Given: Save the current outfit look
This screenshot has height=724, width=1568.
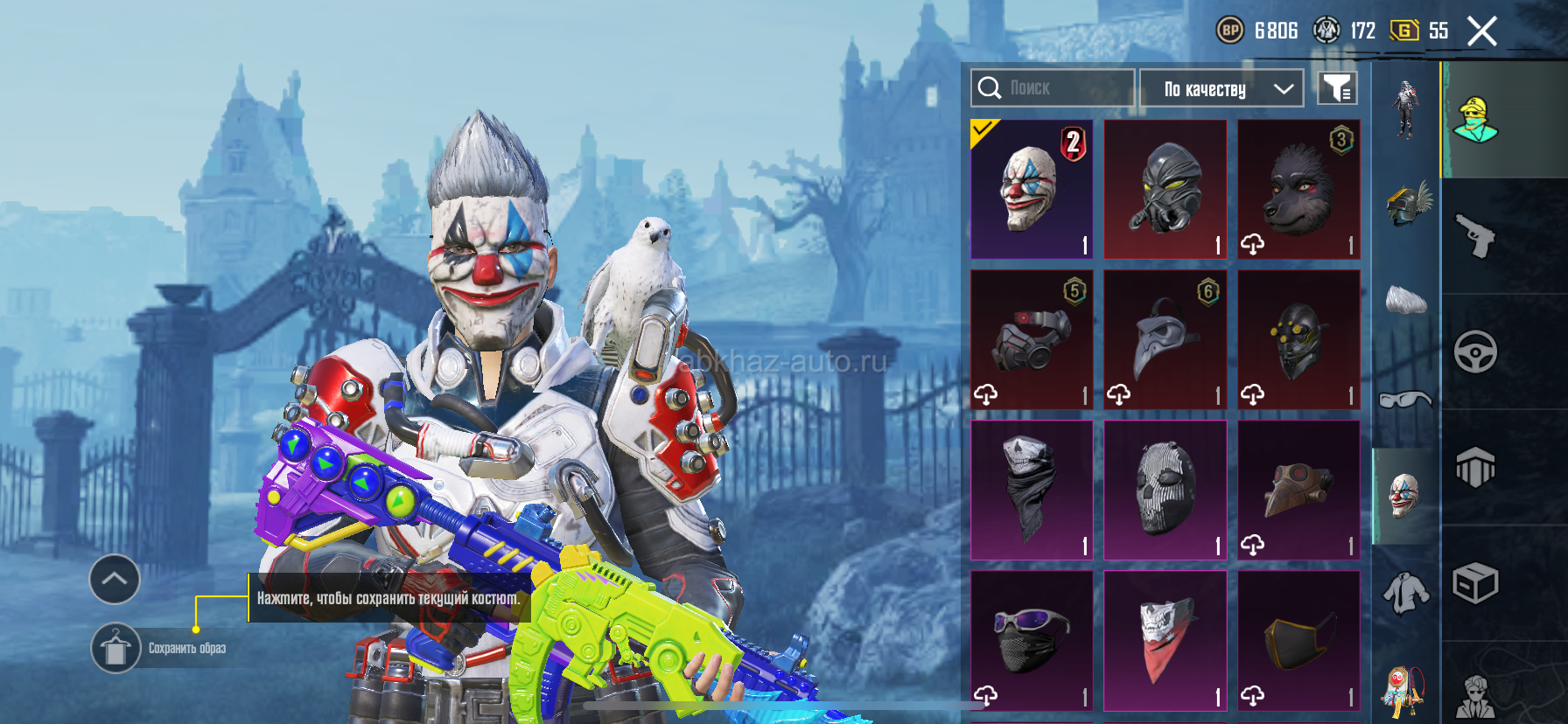Looking at the screenshot, I should pyautogui.click(x=115, y=648).
